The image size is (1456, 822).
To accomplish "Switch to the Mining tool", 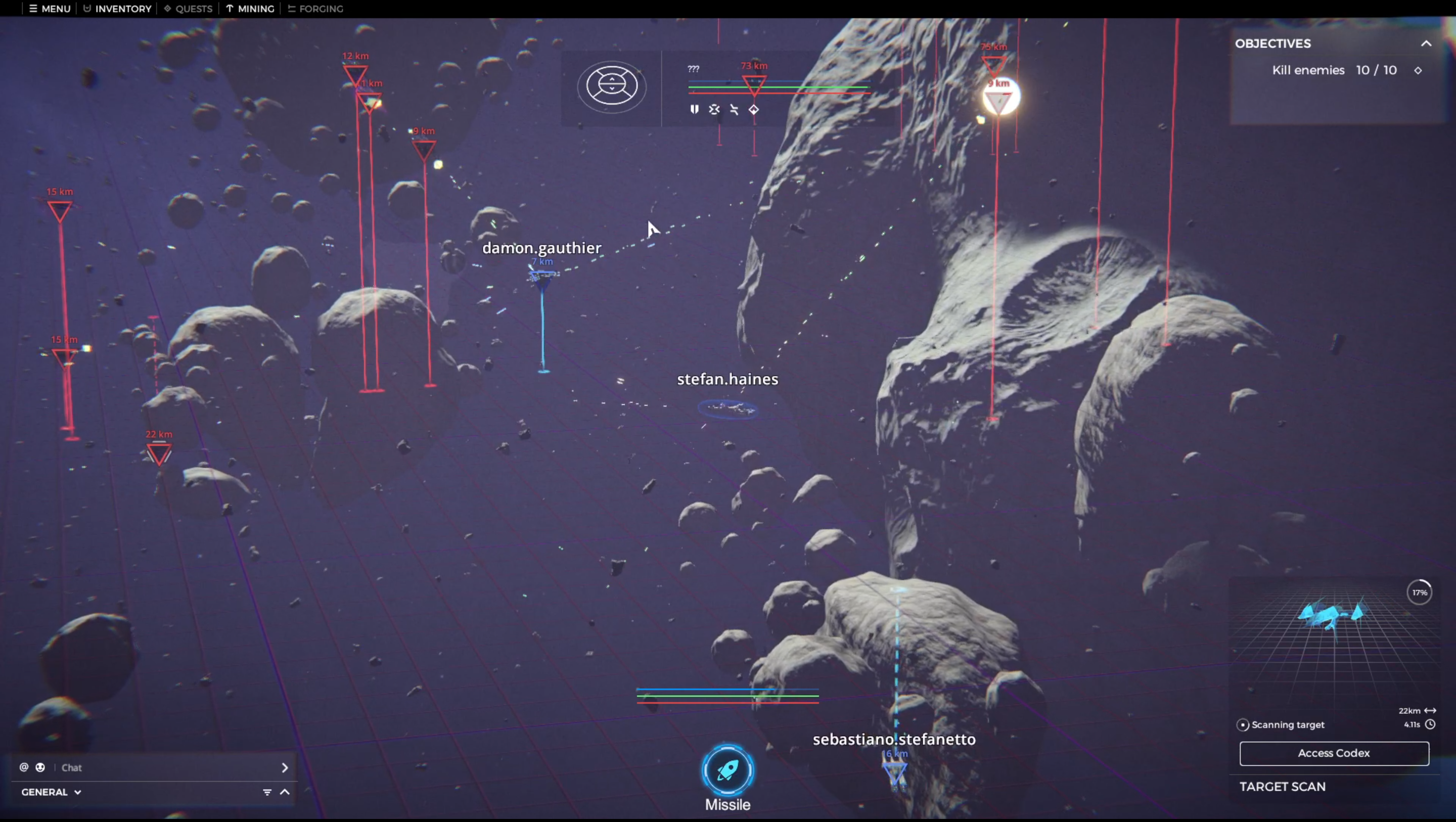I will [250, 9].
